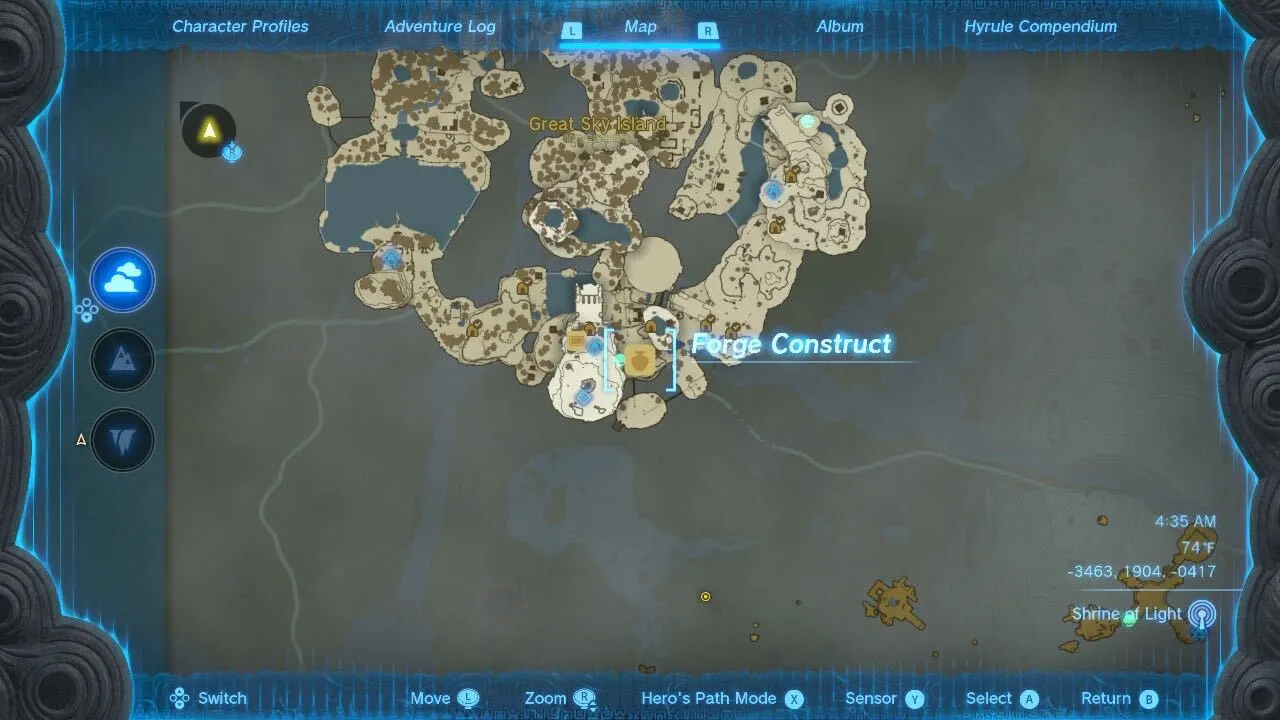1280x720 pixels.
Task: Click the Great Sky Island label
Action: pyautogui.click(x=597, y=124)
